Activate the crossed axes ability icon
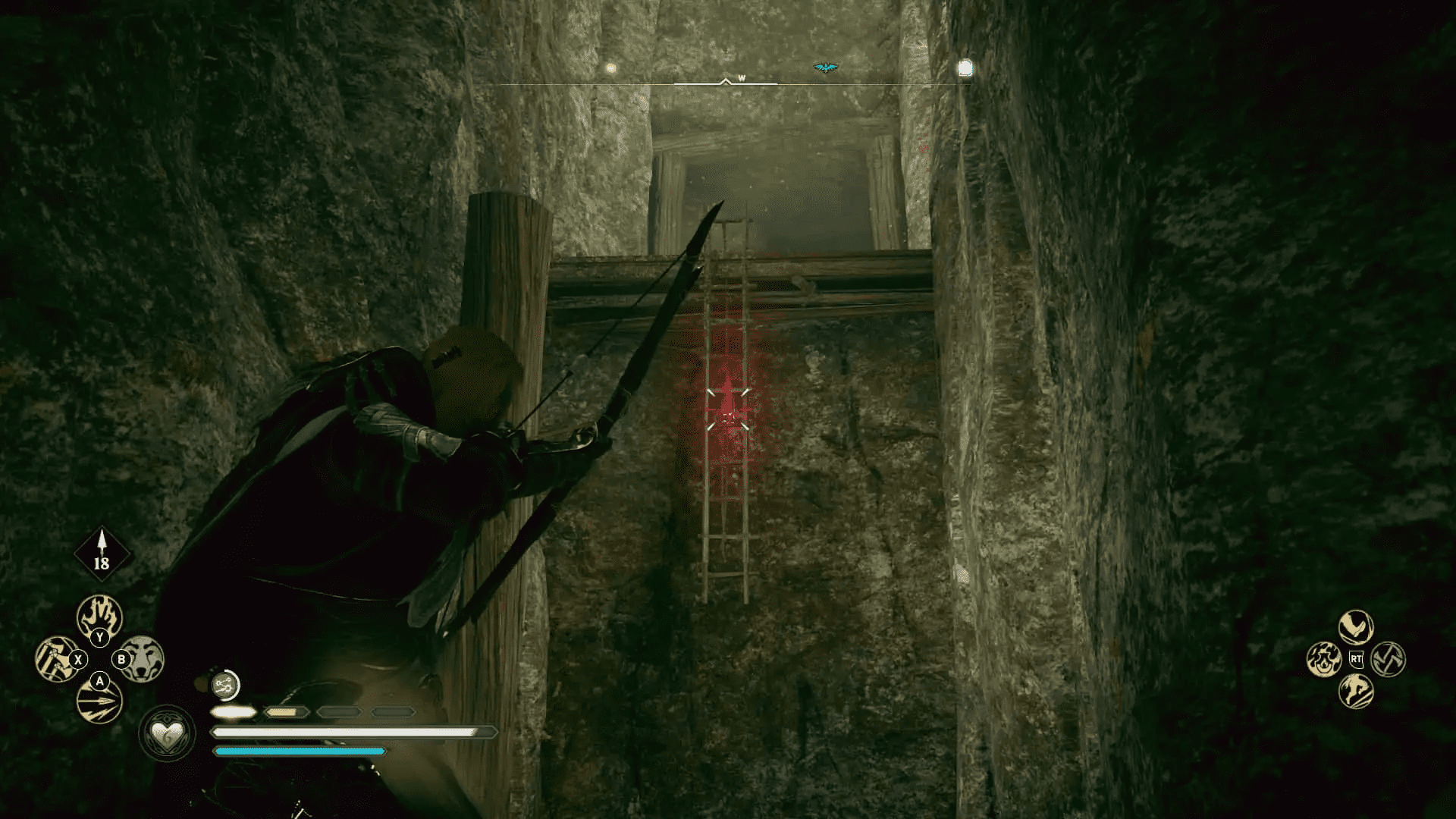Image resolution: width=1456 pixels, height=819 pixels. pos(1388,659)
